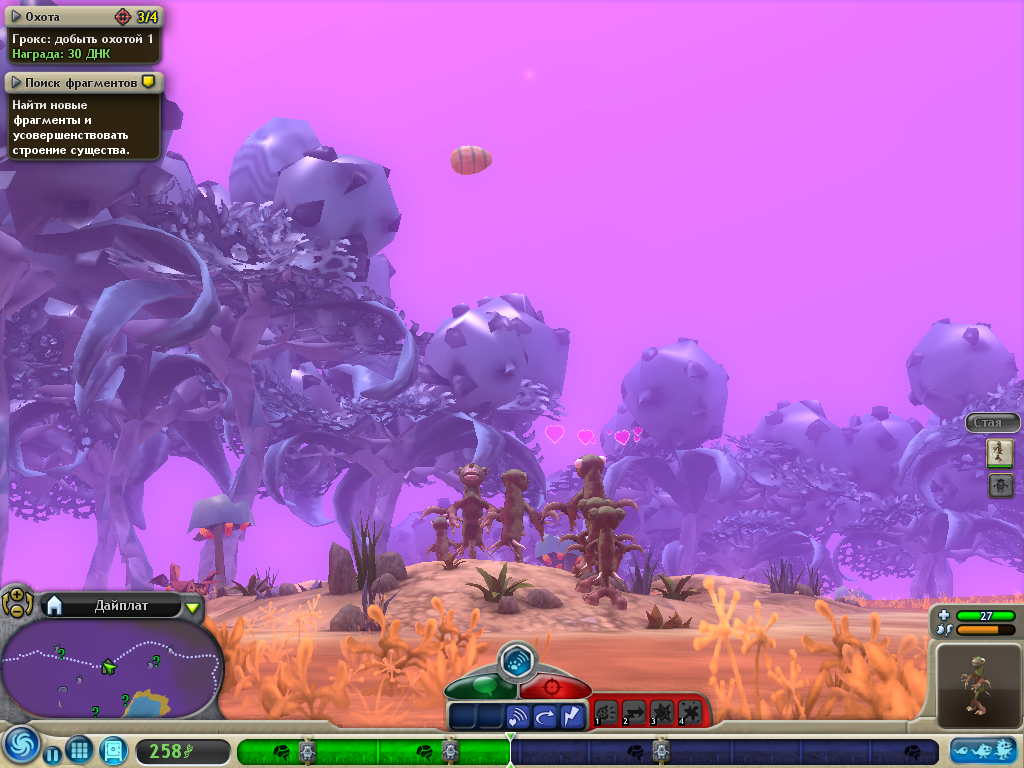
Task: Activate the creature call paw ability
Action: 518,660
